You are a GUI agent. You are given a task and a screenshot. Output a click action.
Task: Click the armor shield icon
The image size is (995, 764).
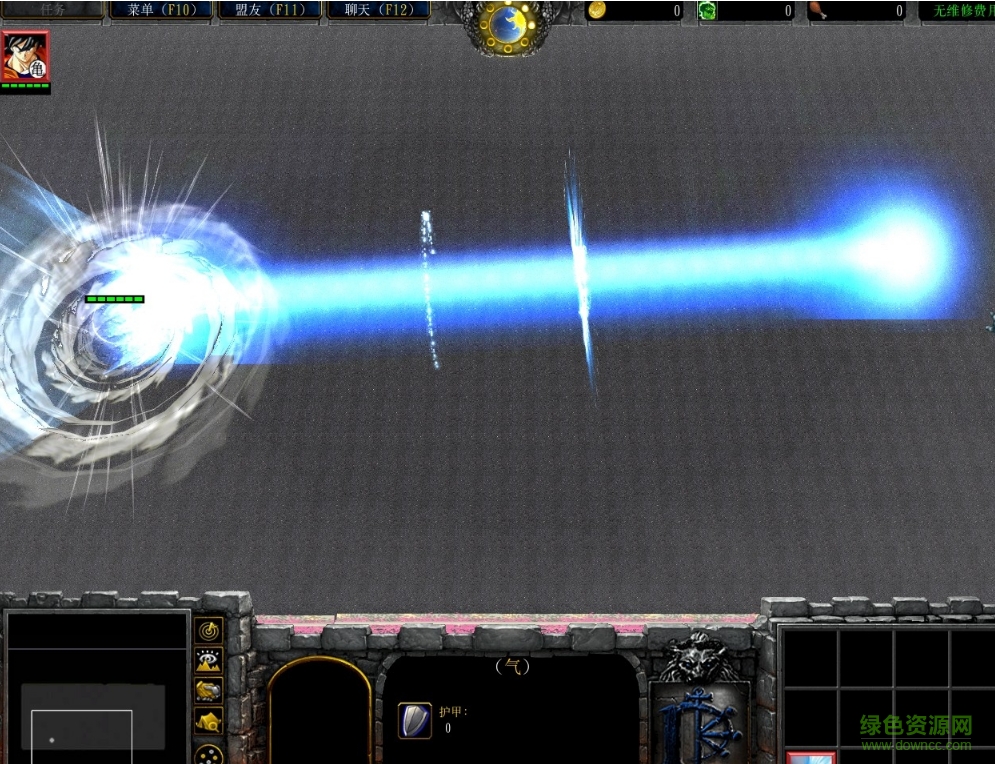(x=414, y=720)
